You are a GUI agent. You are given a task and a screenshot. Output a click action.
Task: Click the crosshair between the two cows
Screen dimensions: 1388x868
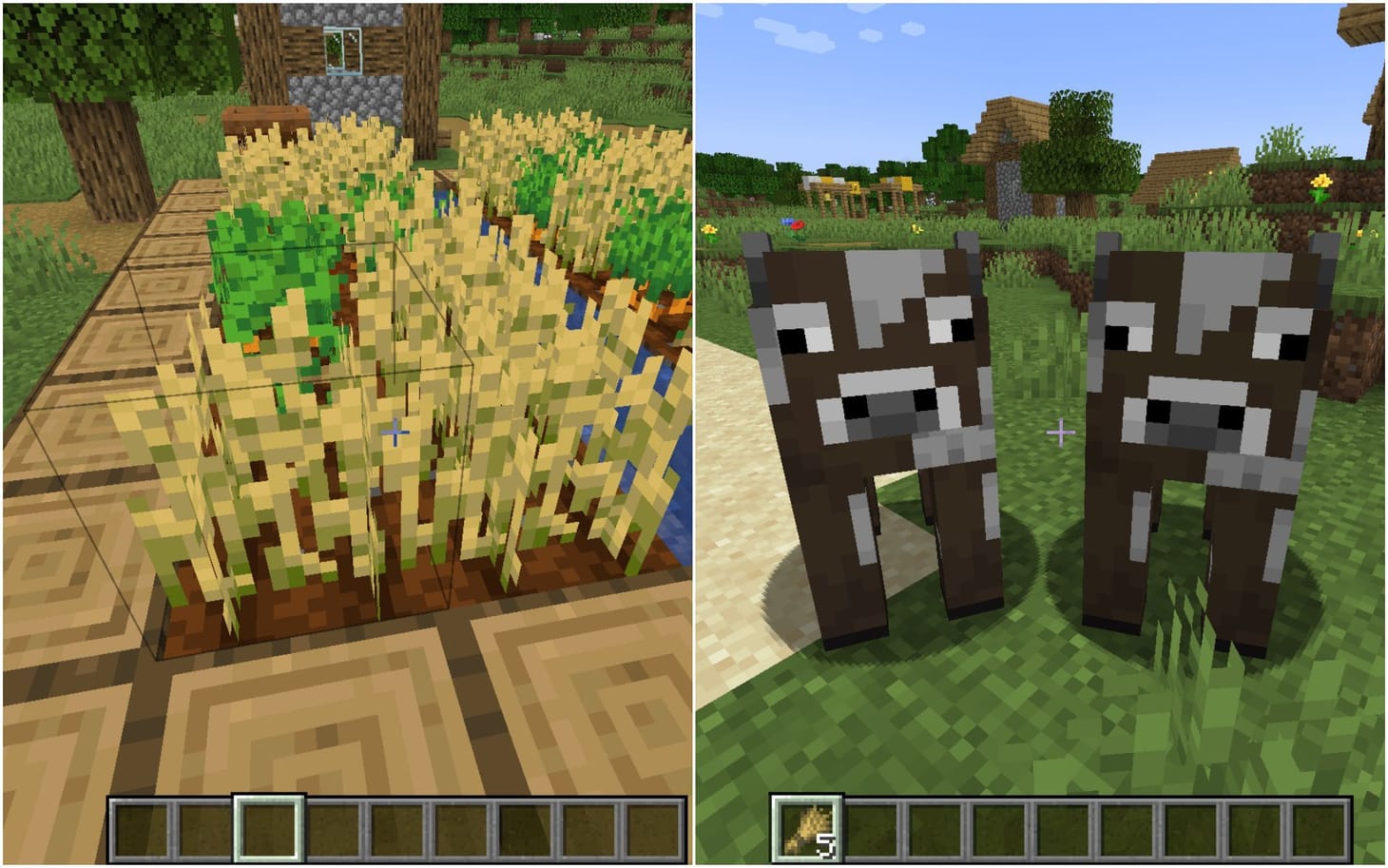1059,431
